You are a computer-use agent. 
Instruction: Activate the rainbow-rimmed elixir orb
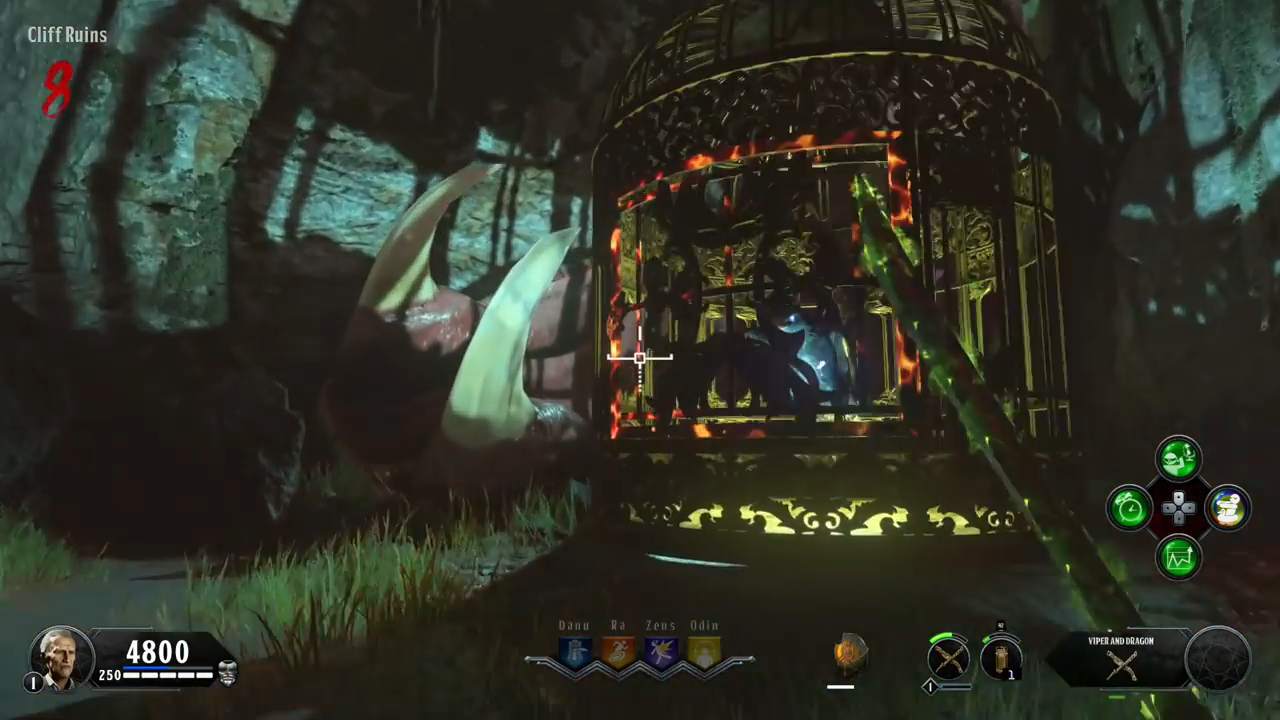click(x=1227, y=509)
